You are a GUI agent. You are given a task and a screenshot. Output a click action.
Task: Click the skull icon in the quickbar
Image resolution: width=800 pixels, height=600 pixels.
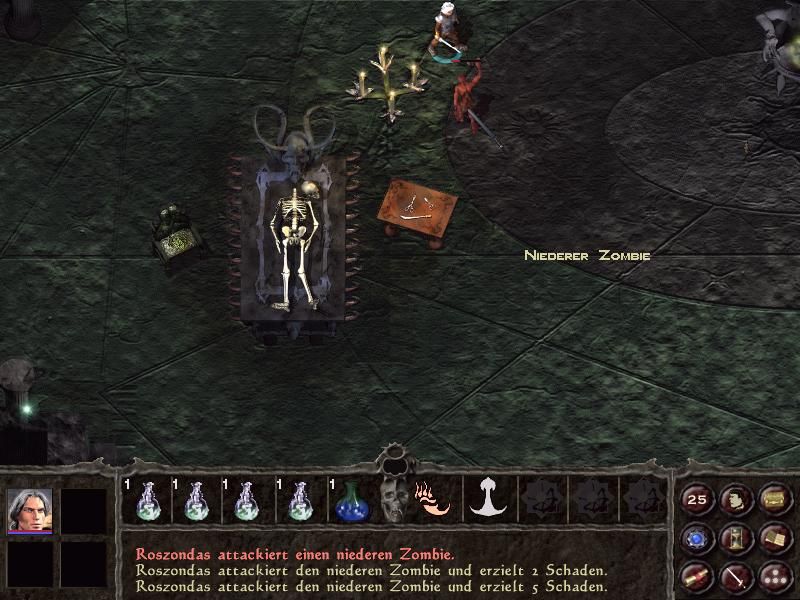[393, 500]
